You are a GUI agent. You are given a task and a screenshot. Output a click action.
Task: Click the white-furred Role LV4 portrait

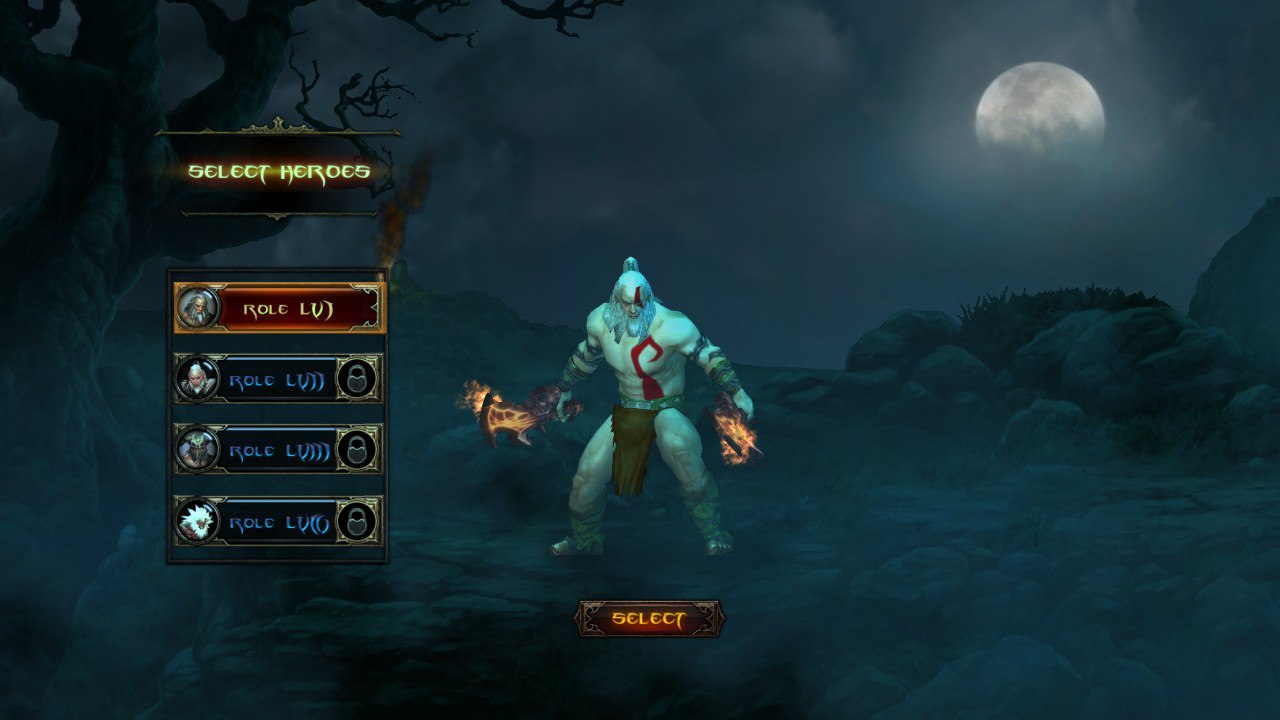[x=196, y=521]
